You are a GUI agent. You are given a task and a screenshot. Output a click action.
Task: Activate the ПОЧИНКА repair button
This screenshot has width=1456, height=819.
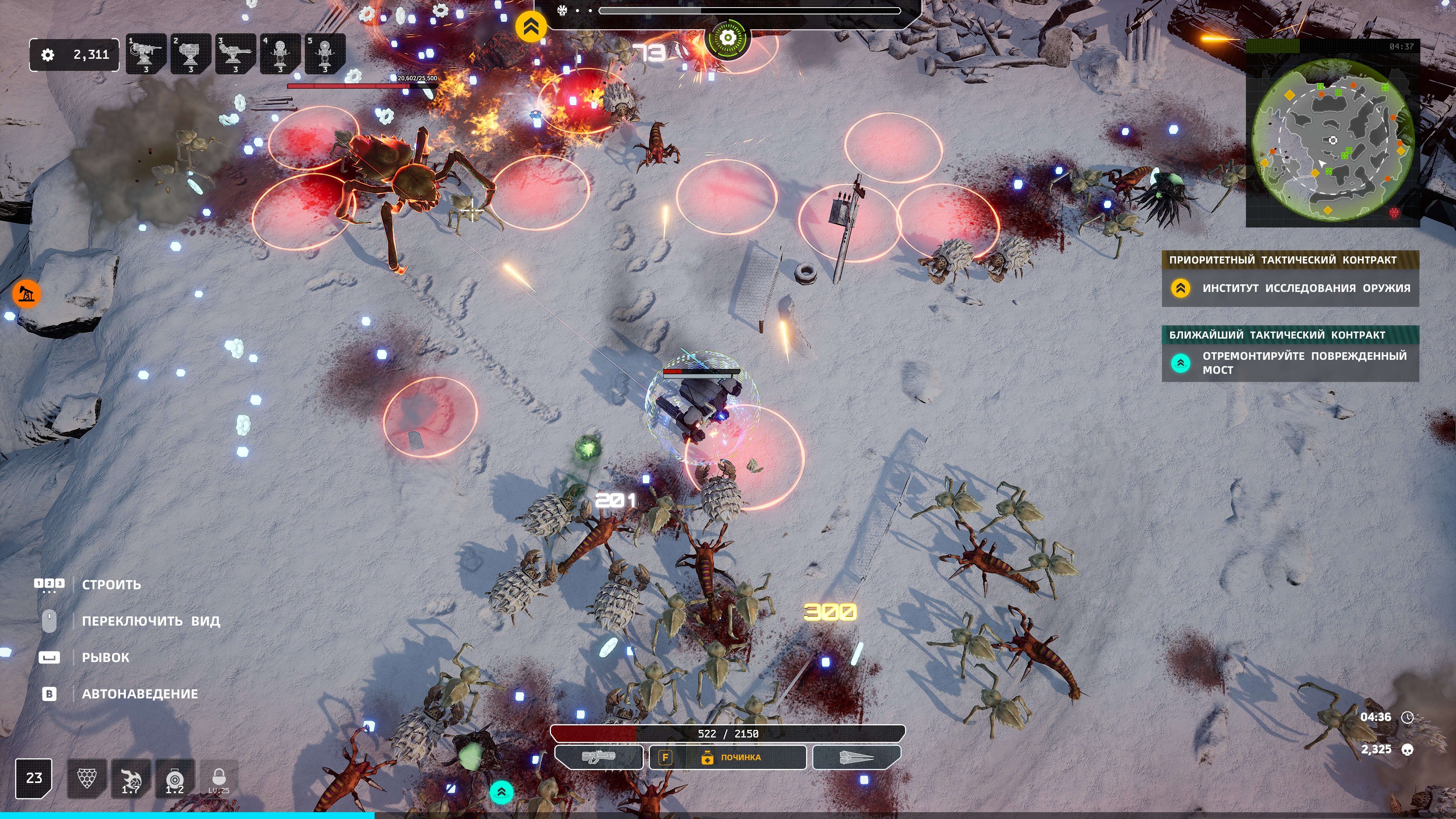tap(728, 758)
